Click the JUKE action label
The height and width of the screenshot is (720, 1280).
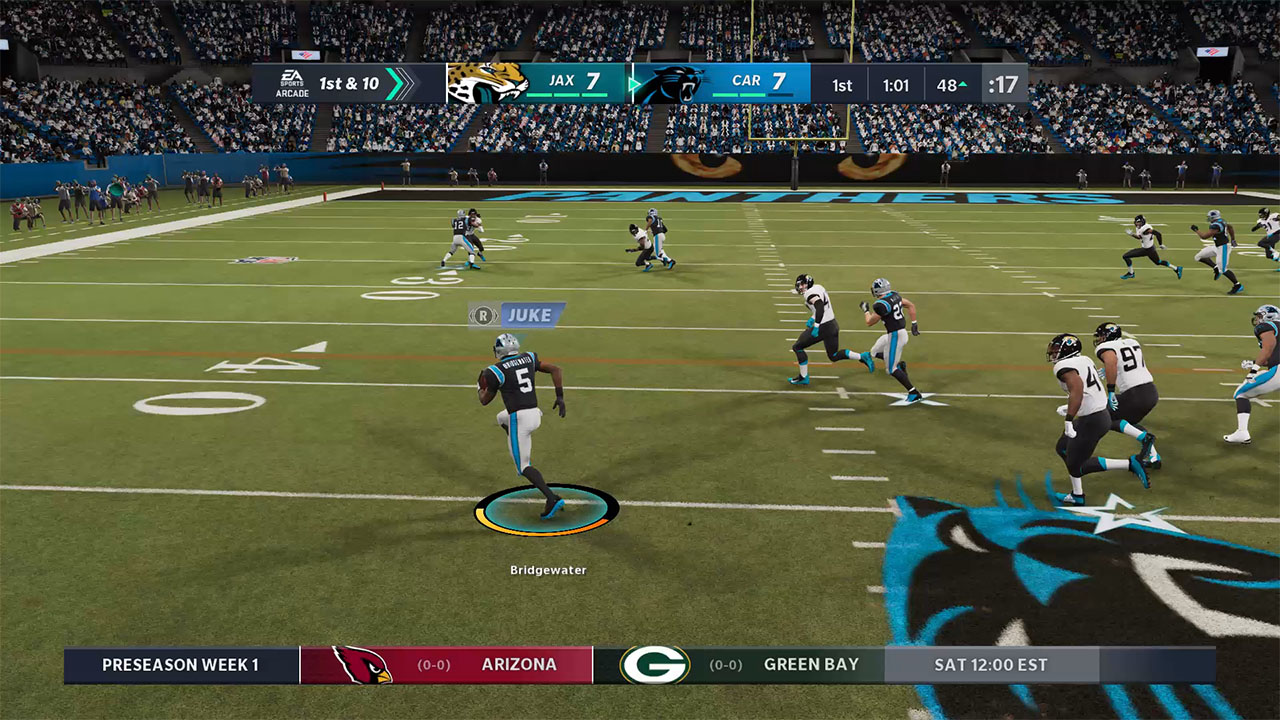[x=533, y=314]
